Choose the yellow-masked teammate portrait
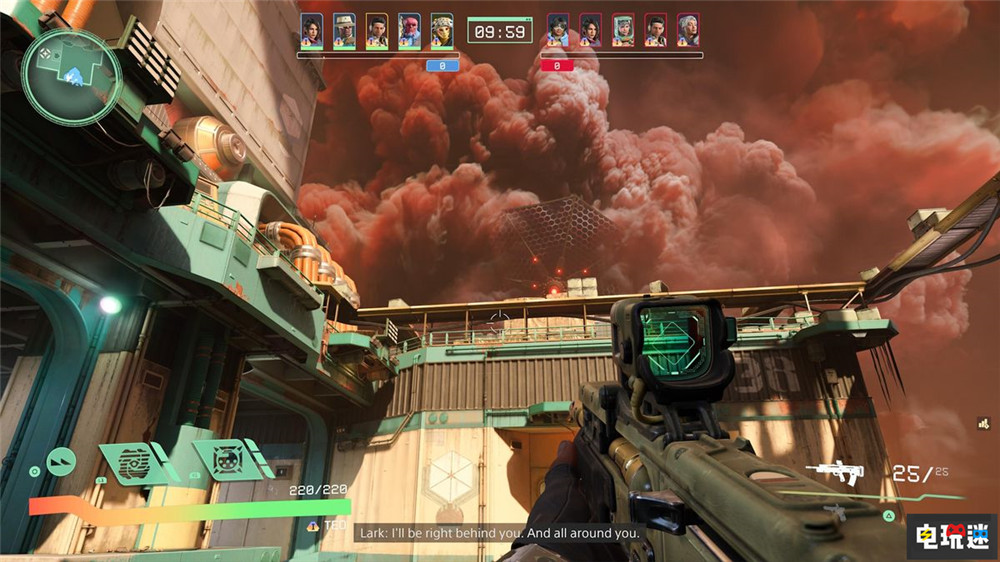 click(441, 29)
